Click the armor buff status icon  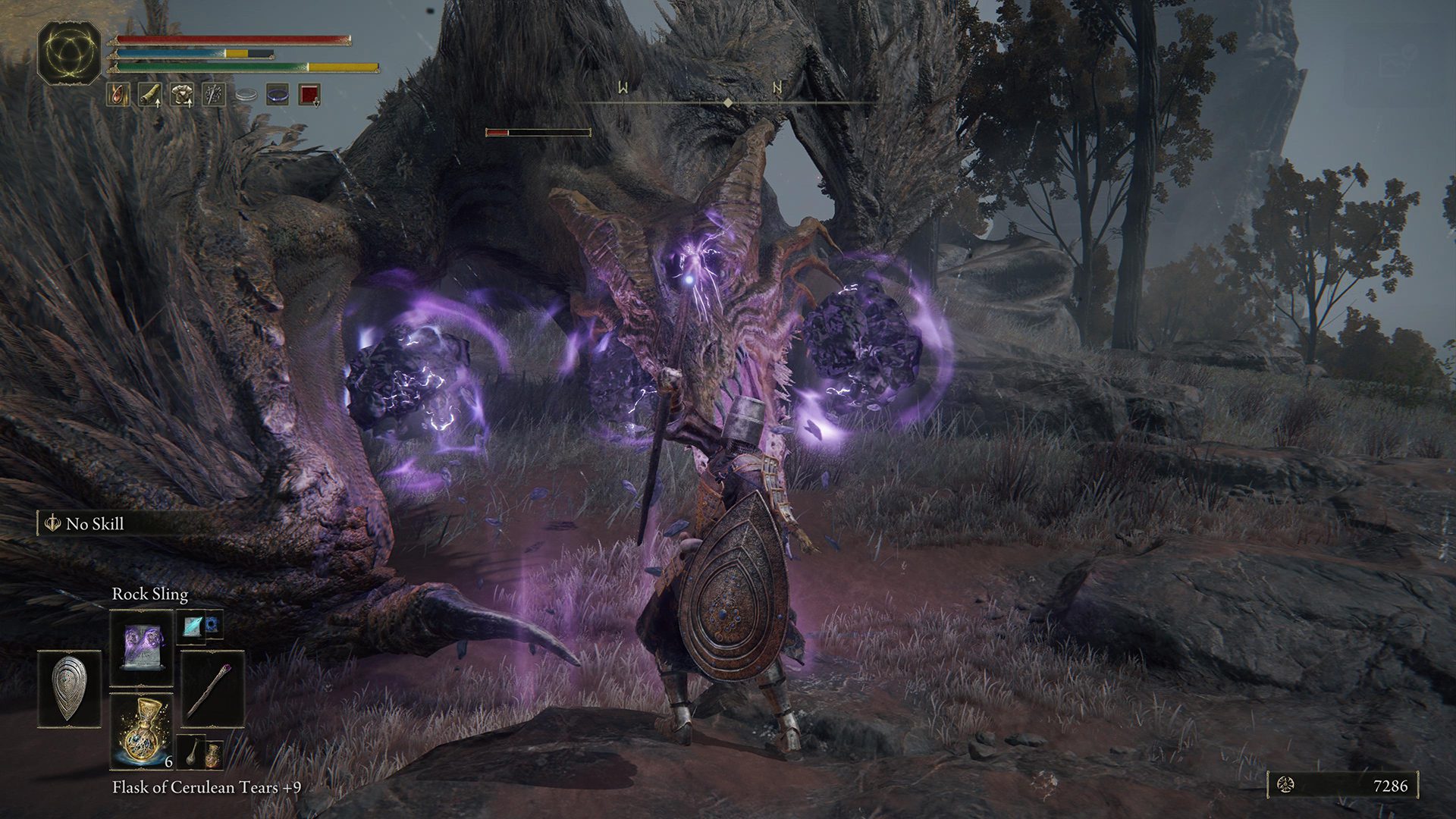click(182, 95)
